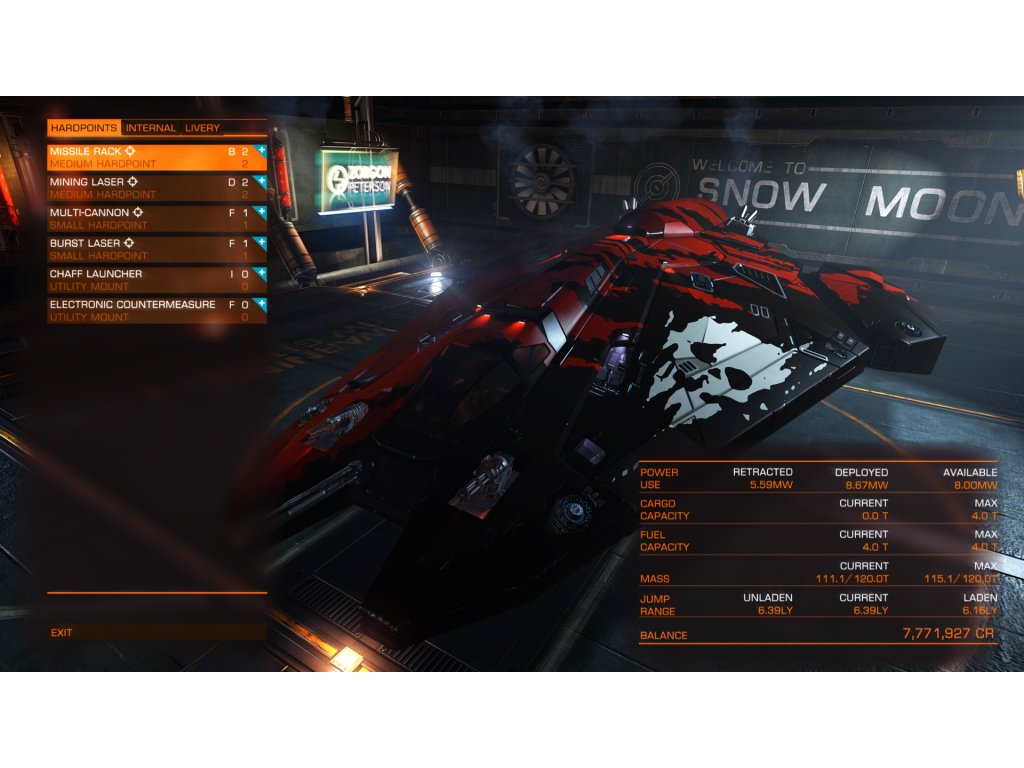Switch to the Hardpoints tab

pyautogui.click(x=84, y=128)
